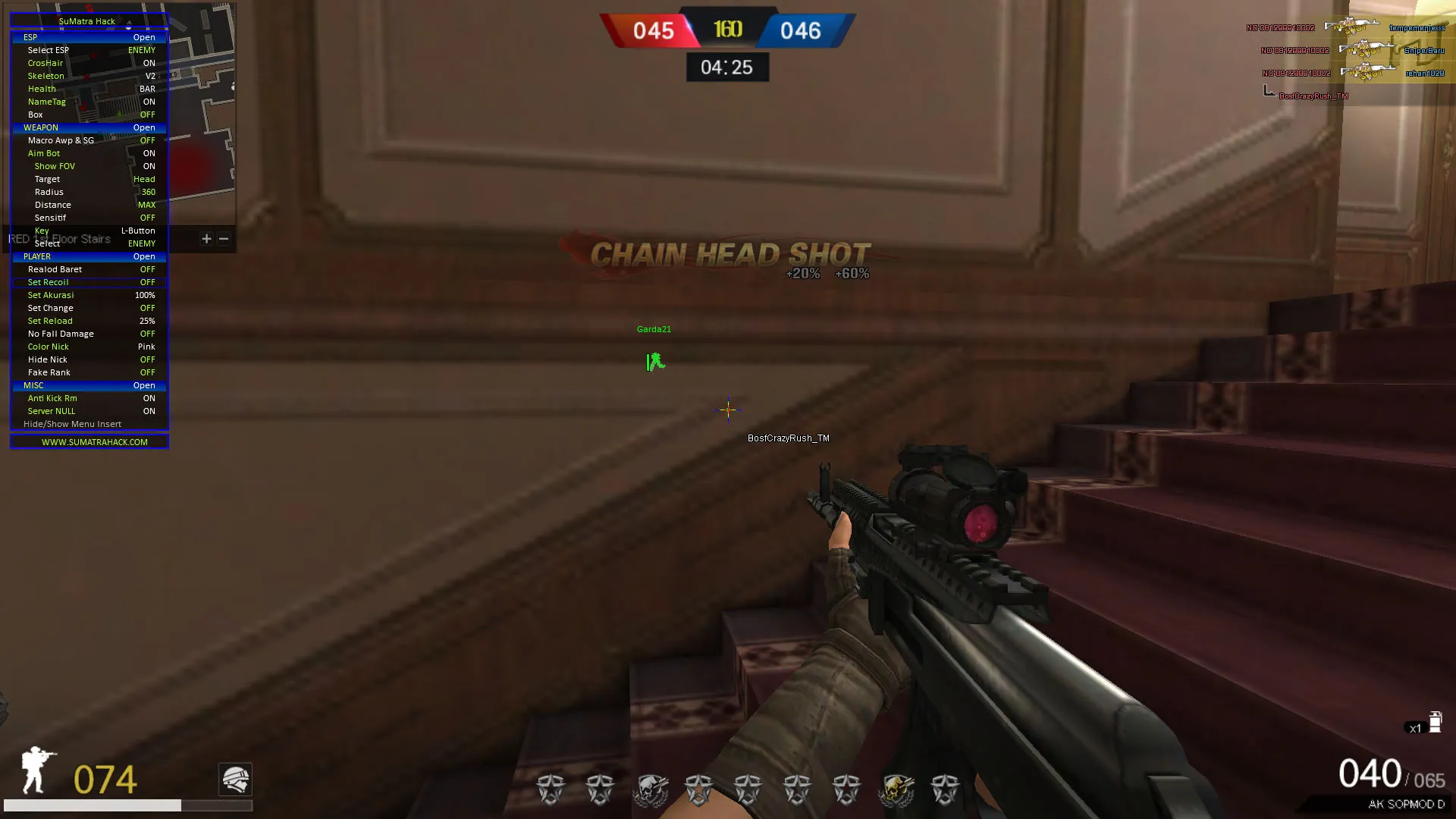Click the minimap zoom out minus icon
This screenshot has width=1456, height=819.
pyautogui.click(x=224, y=239)
